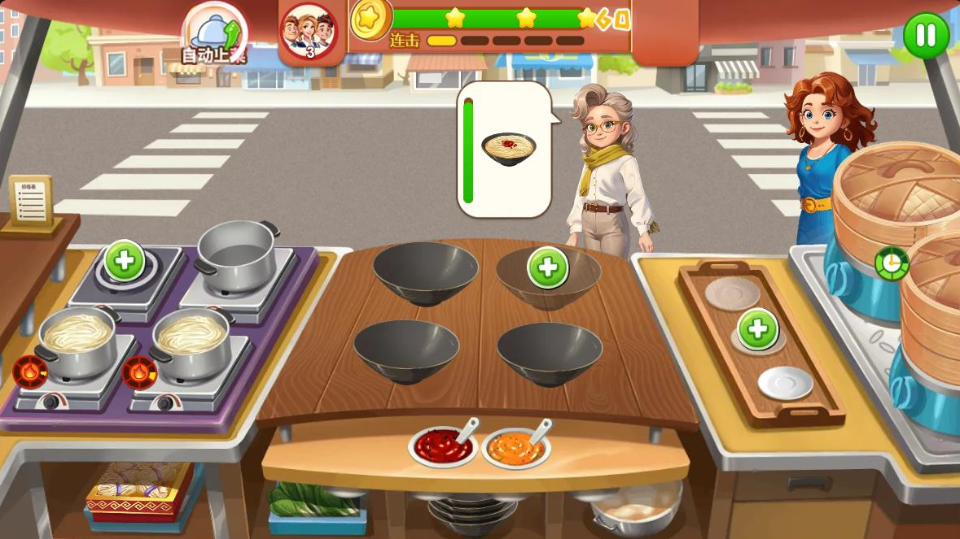Activate the 自动上菜 auto-serve booster
The image size is (960, 539).
tap(212, 36)
